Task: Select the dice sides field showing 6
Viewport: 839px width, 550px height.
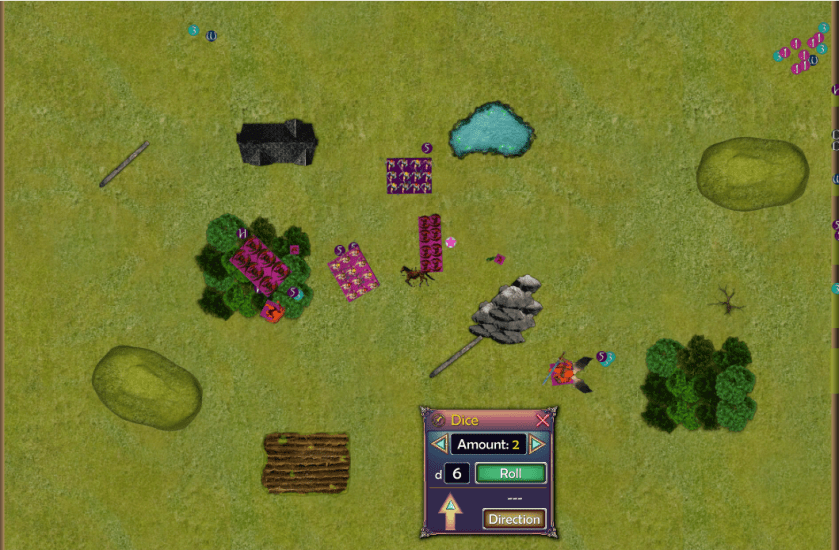Action: coord(457,473)
